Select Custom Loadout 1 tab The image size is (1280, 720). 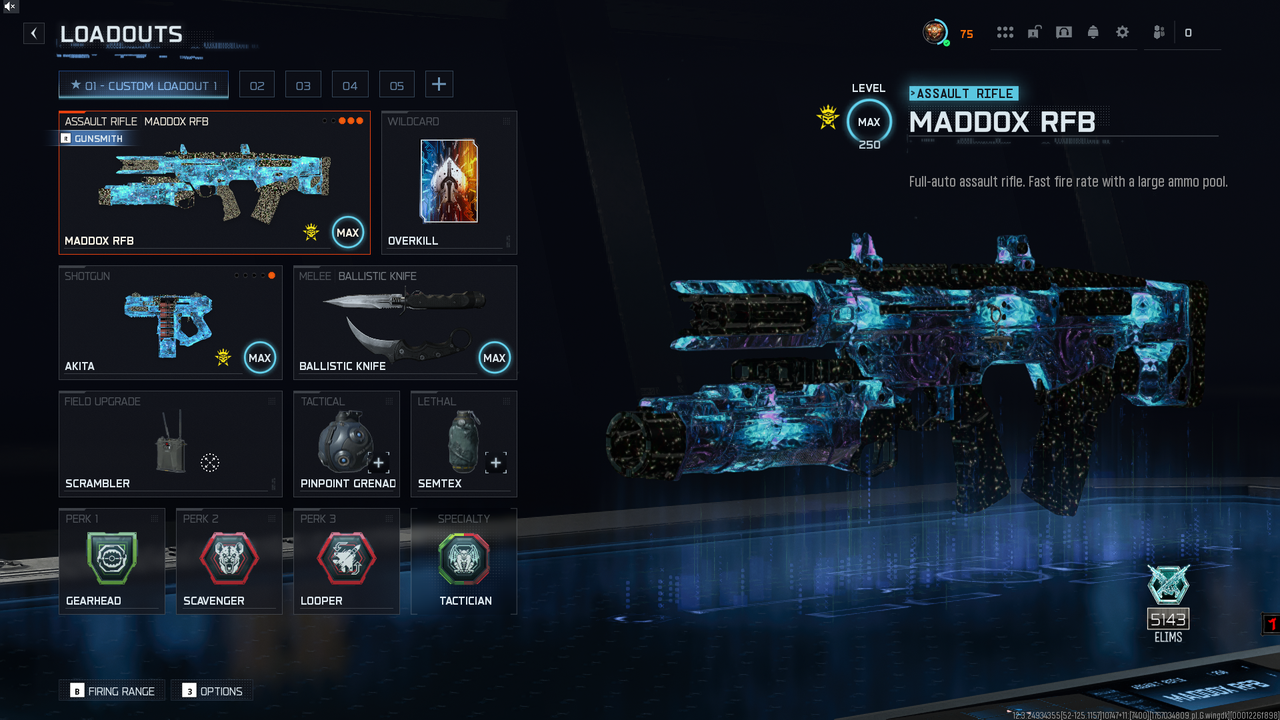[x=143, y=86]
